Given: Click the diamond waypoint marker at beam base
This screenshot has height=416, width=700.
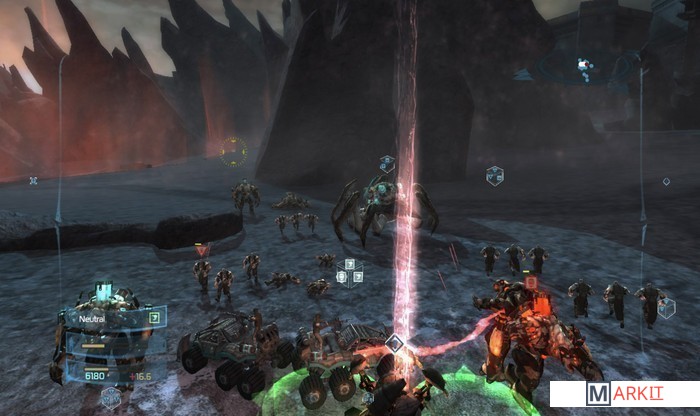Looking at the screenshot, I should (395, 344).
